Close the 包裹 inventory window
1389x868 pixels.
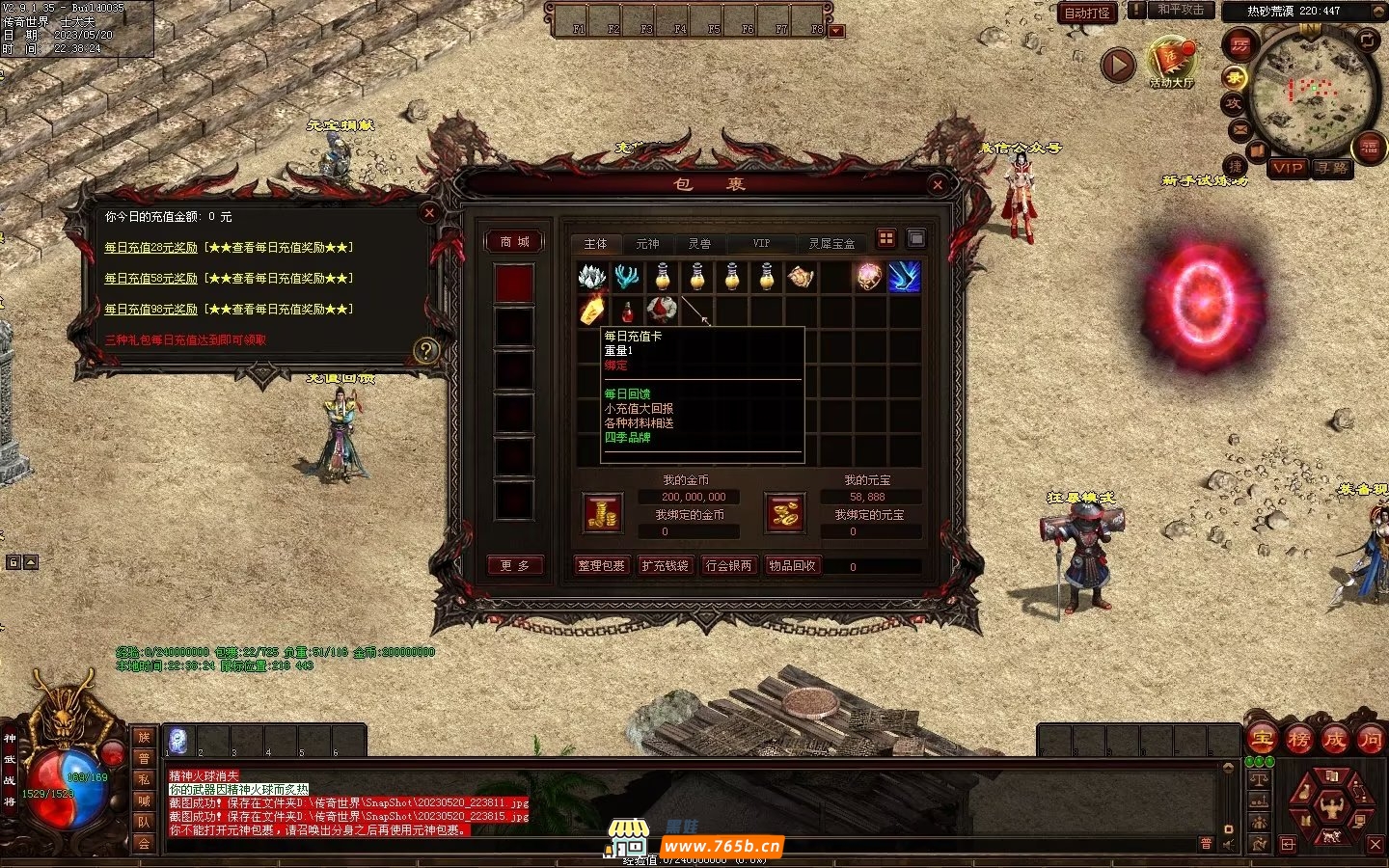coord(938,184)
